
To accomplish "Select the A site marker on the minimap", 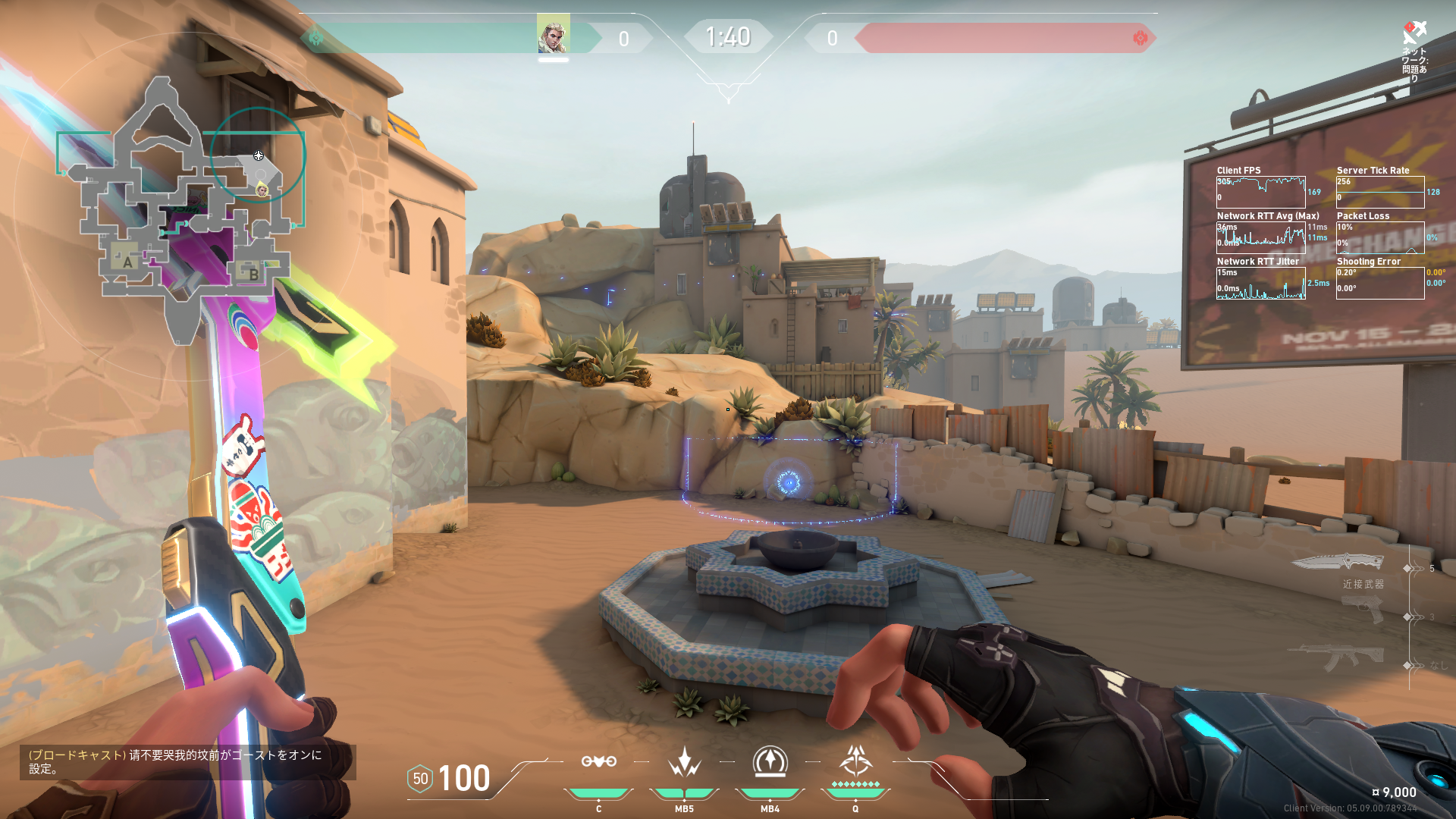I will 127,262.
